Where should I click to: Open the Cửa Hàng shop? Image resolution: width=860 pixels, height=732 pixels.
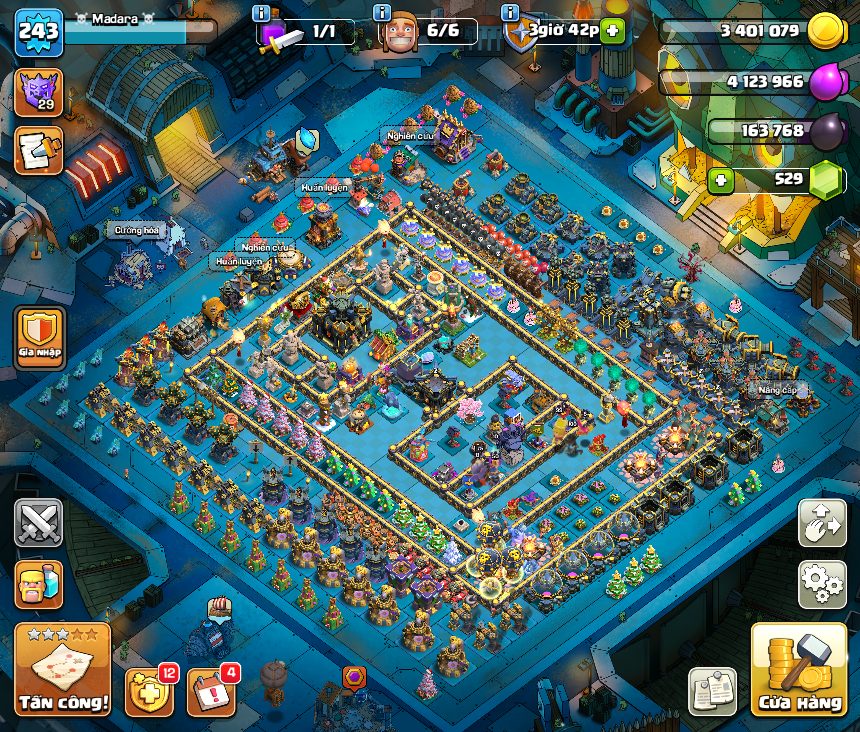(799, 671)
